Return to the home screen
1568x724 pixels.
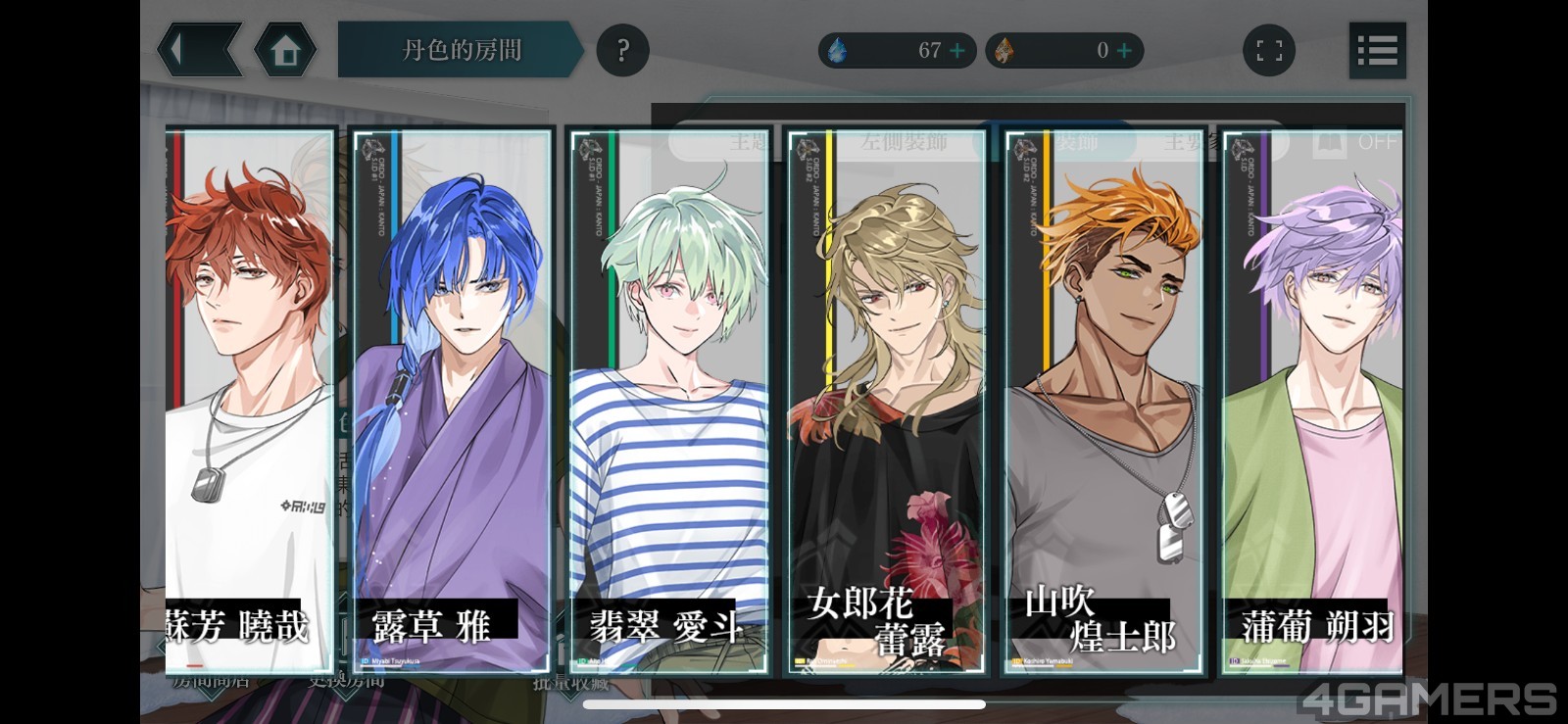[285, 50]
